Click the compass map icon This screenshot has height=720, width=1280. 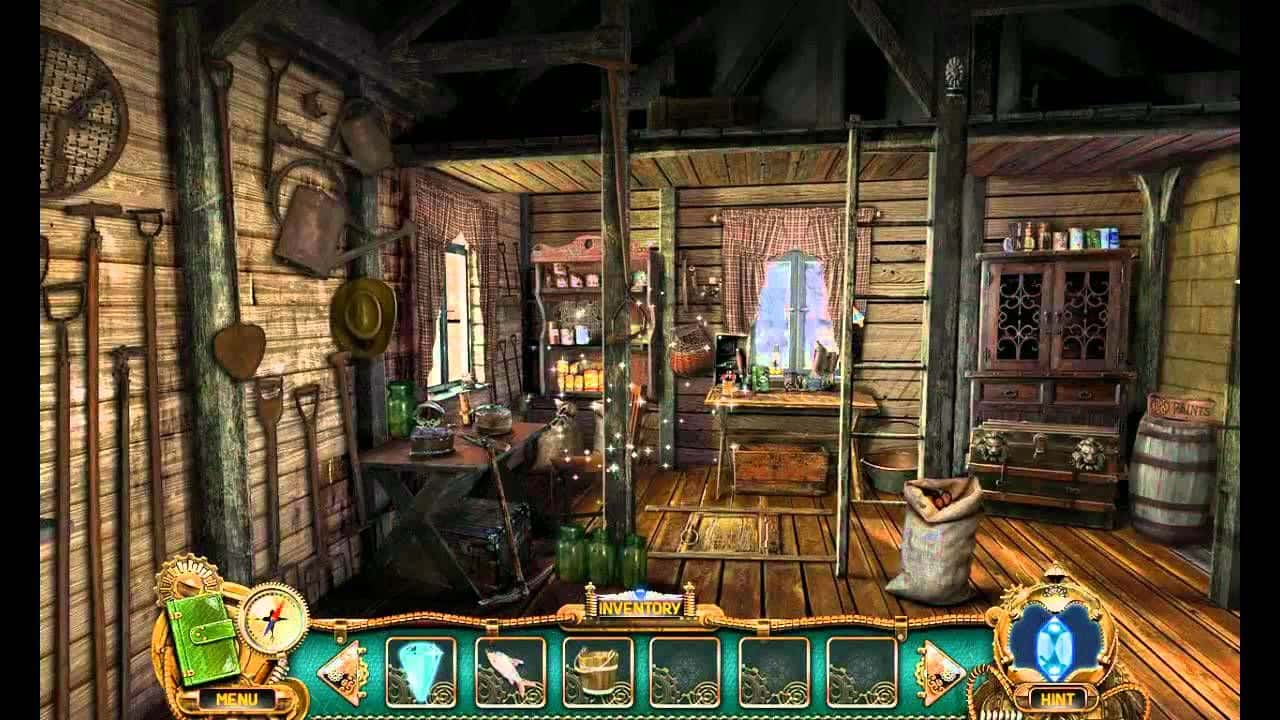[272, 615]
